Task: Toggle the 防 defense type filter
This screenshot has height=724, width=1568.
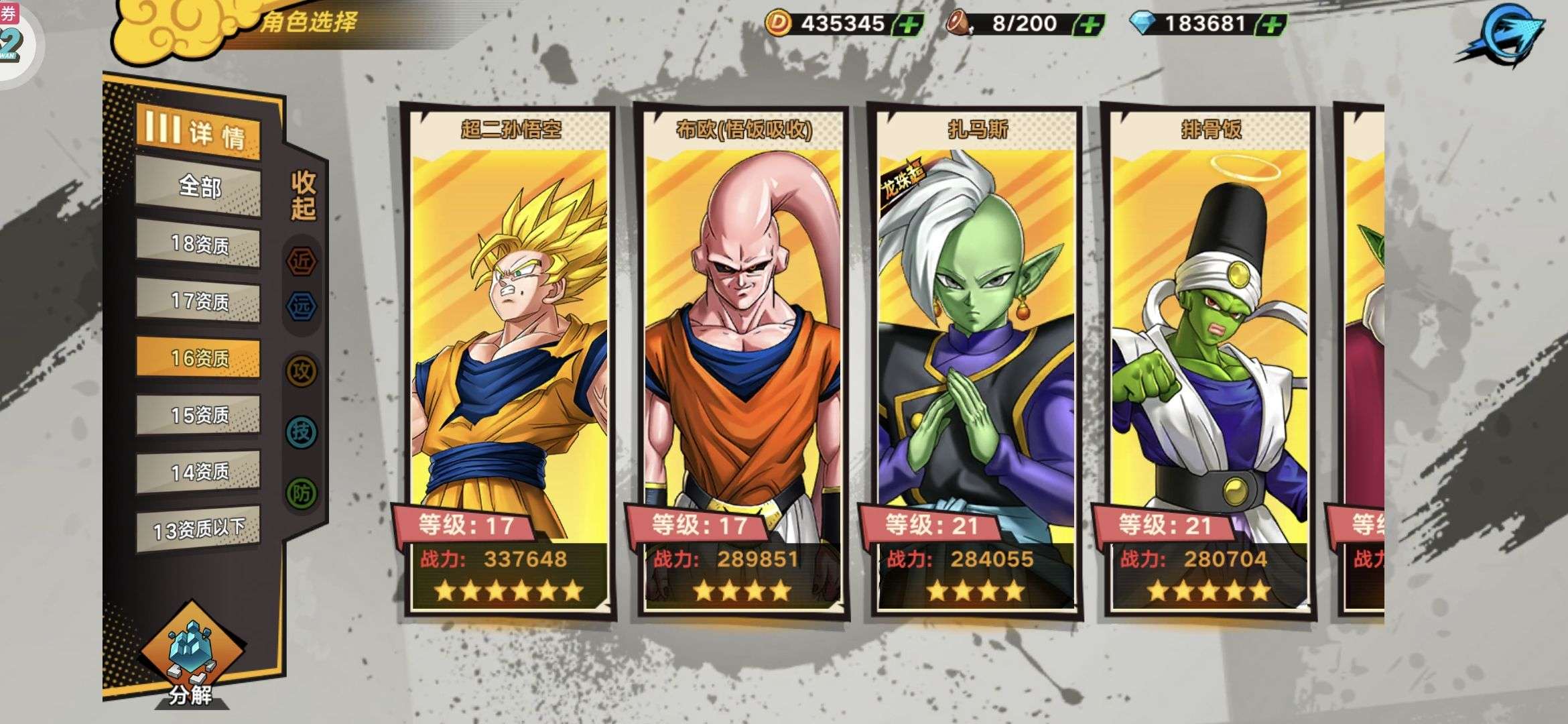Action: point(302,493)
